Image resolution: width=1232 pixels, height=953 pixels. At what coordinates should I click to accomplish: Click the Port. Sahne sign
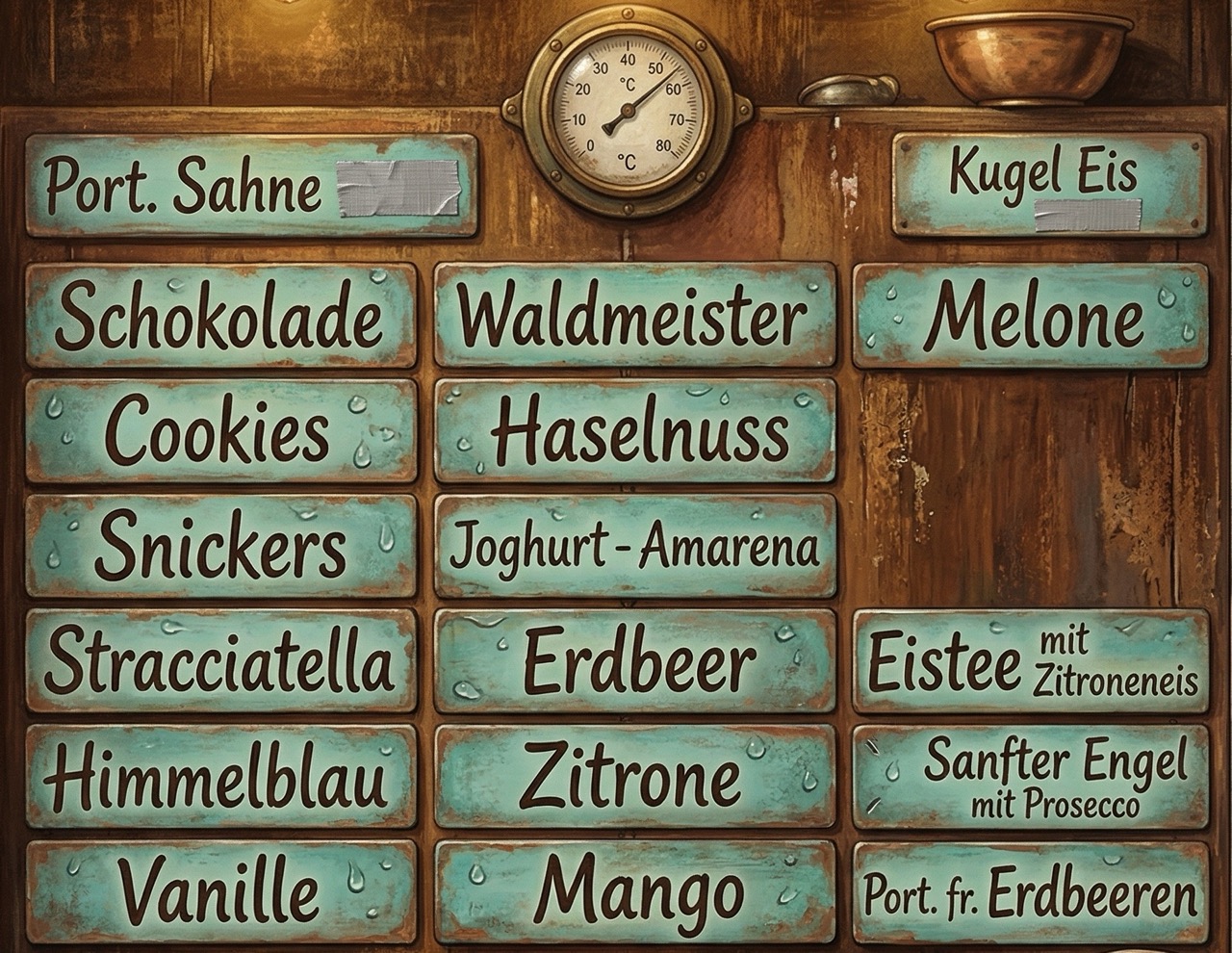250,185
